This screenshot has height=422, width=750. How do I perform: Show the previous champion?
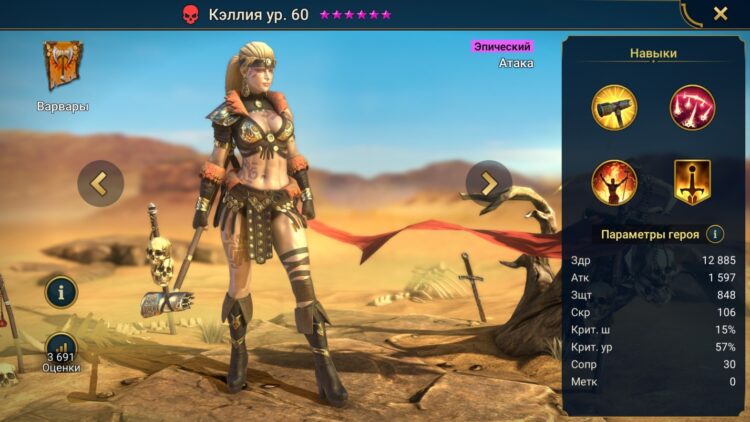point(101,183)
